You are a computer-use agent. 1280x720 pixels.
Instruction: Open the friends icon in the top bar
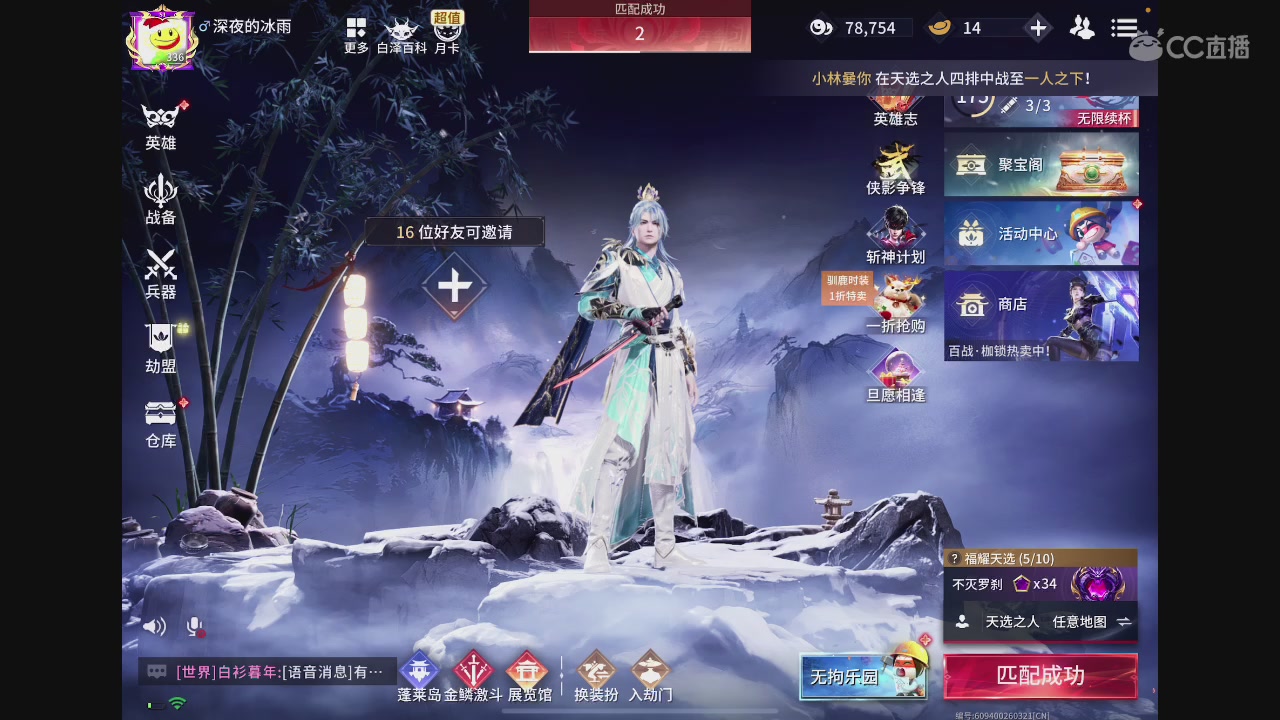click(x=1082, y=28)
